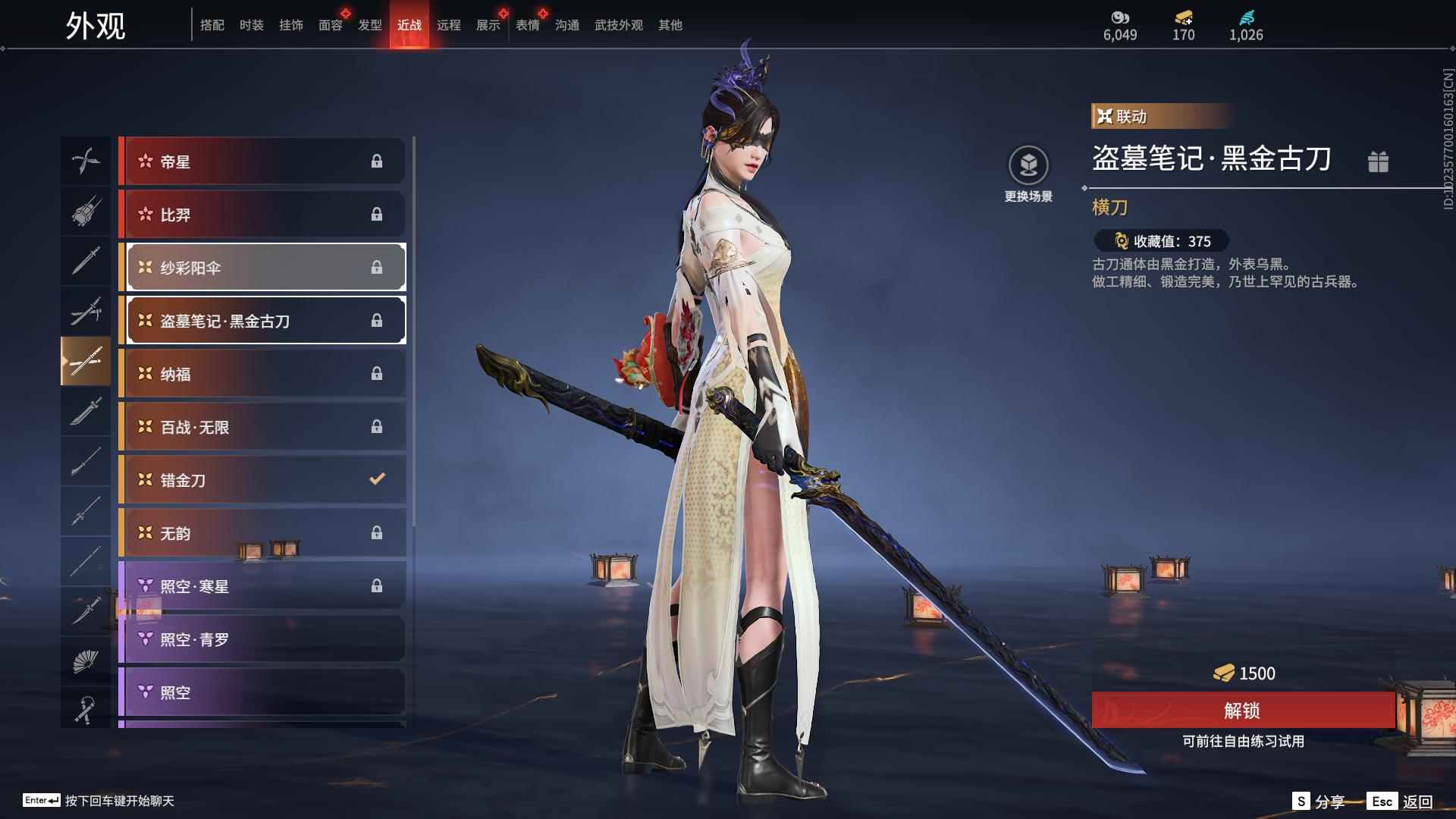Select 盗墓笔记·黑金古刀 from the list
1456x819 pixels.
click(x=264, y=320)
